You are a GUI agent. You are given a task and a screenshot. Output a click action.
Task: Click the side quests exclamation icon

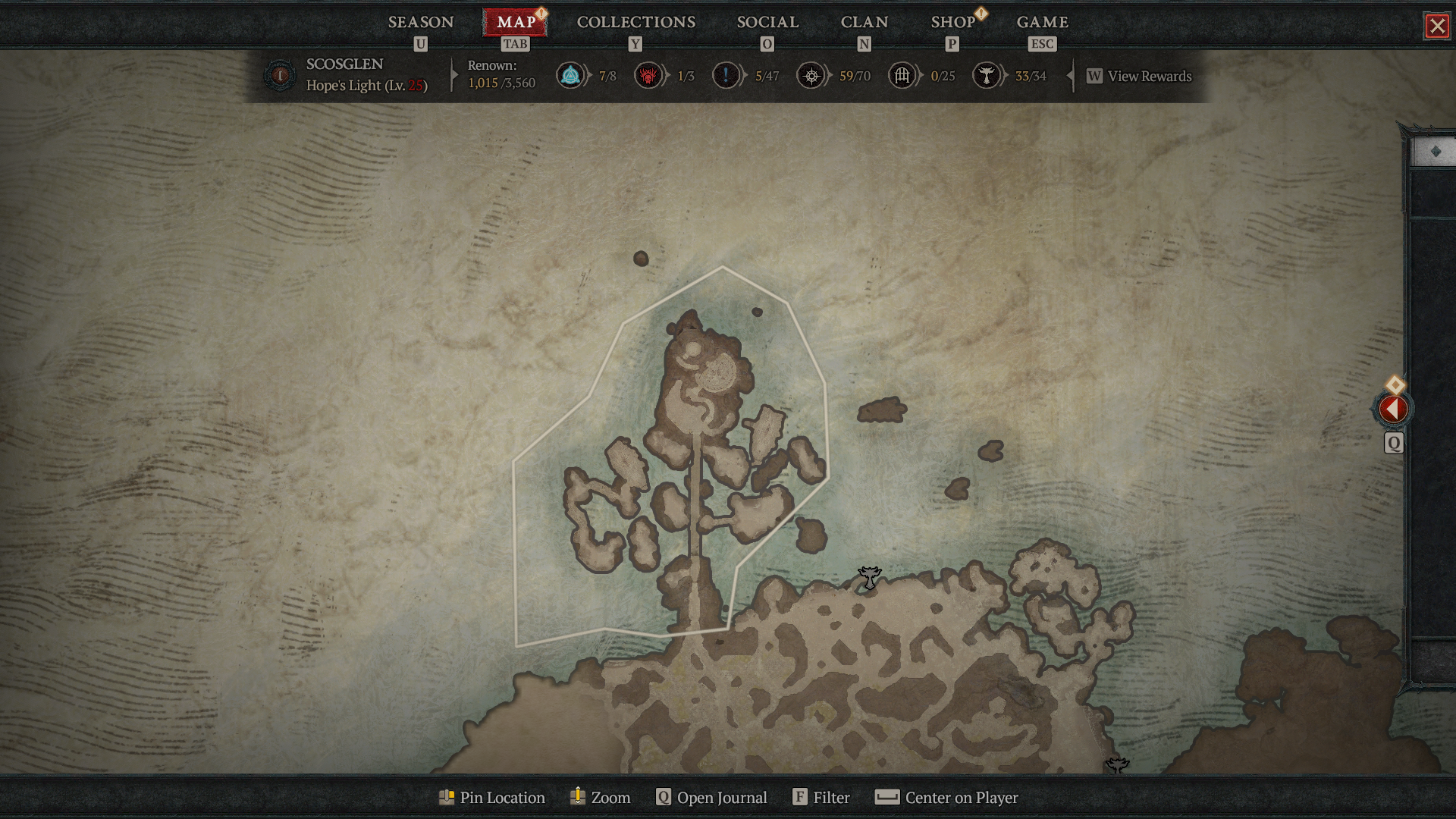pos(726,76)
